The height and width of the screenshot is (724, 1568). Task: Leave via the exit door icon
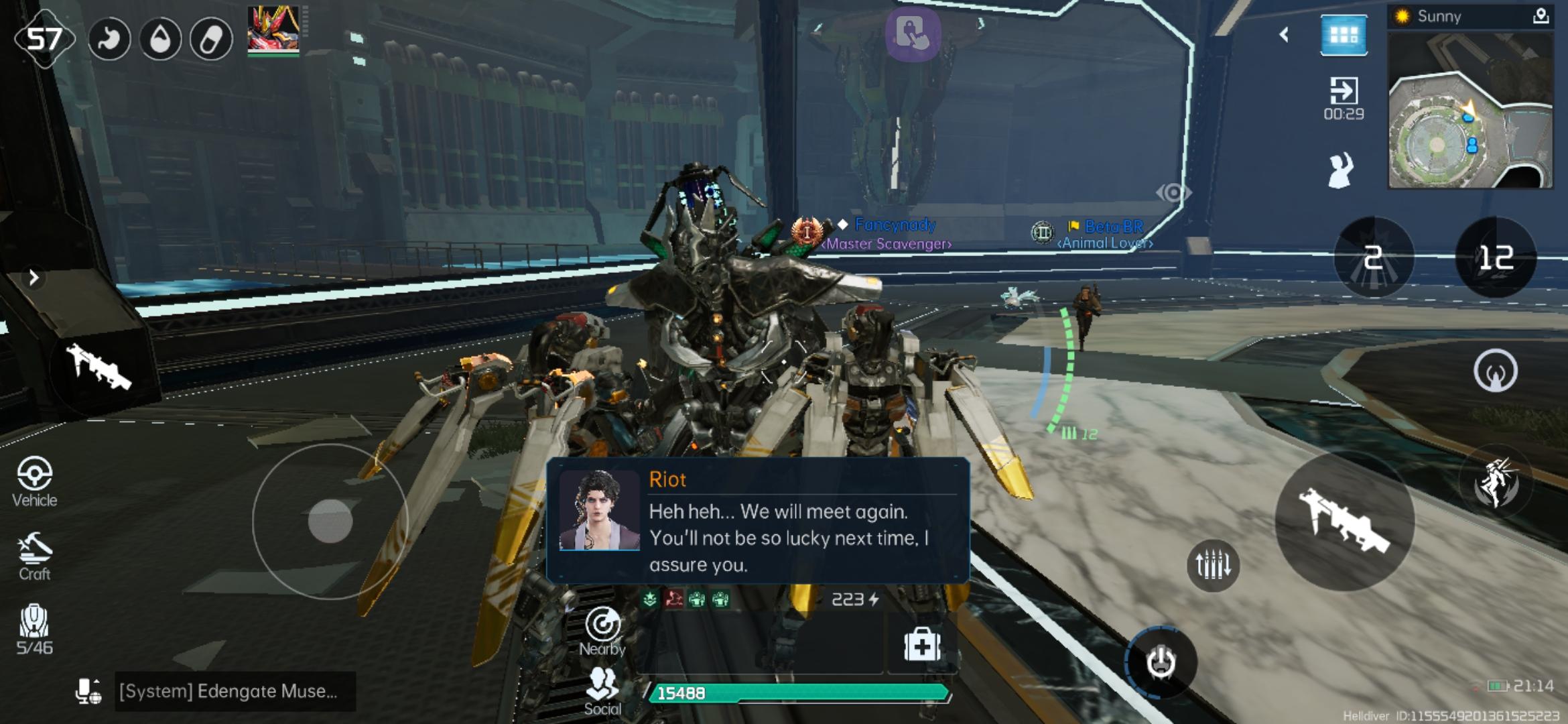point(1344,97)
